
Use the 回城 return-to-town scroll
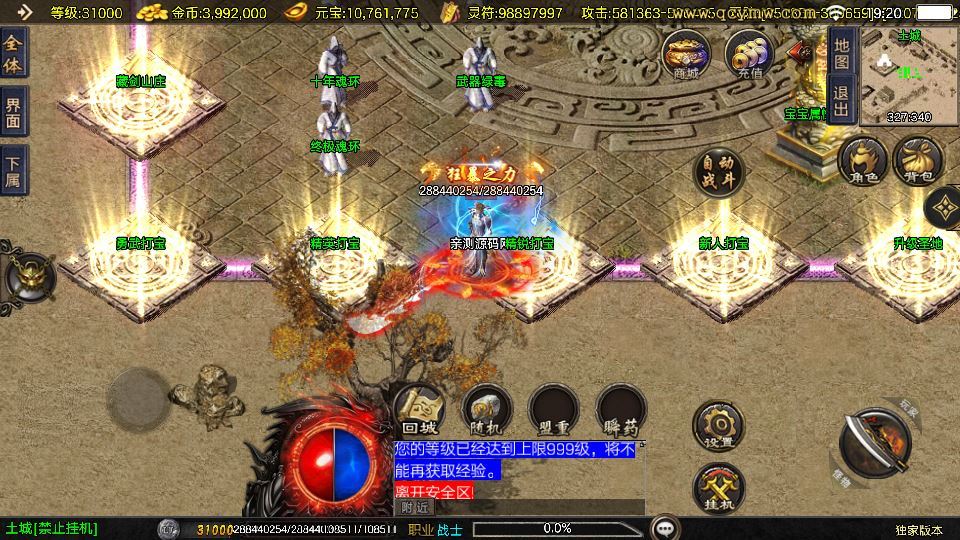click(x=417, y=409)
